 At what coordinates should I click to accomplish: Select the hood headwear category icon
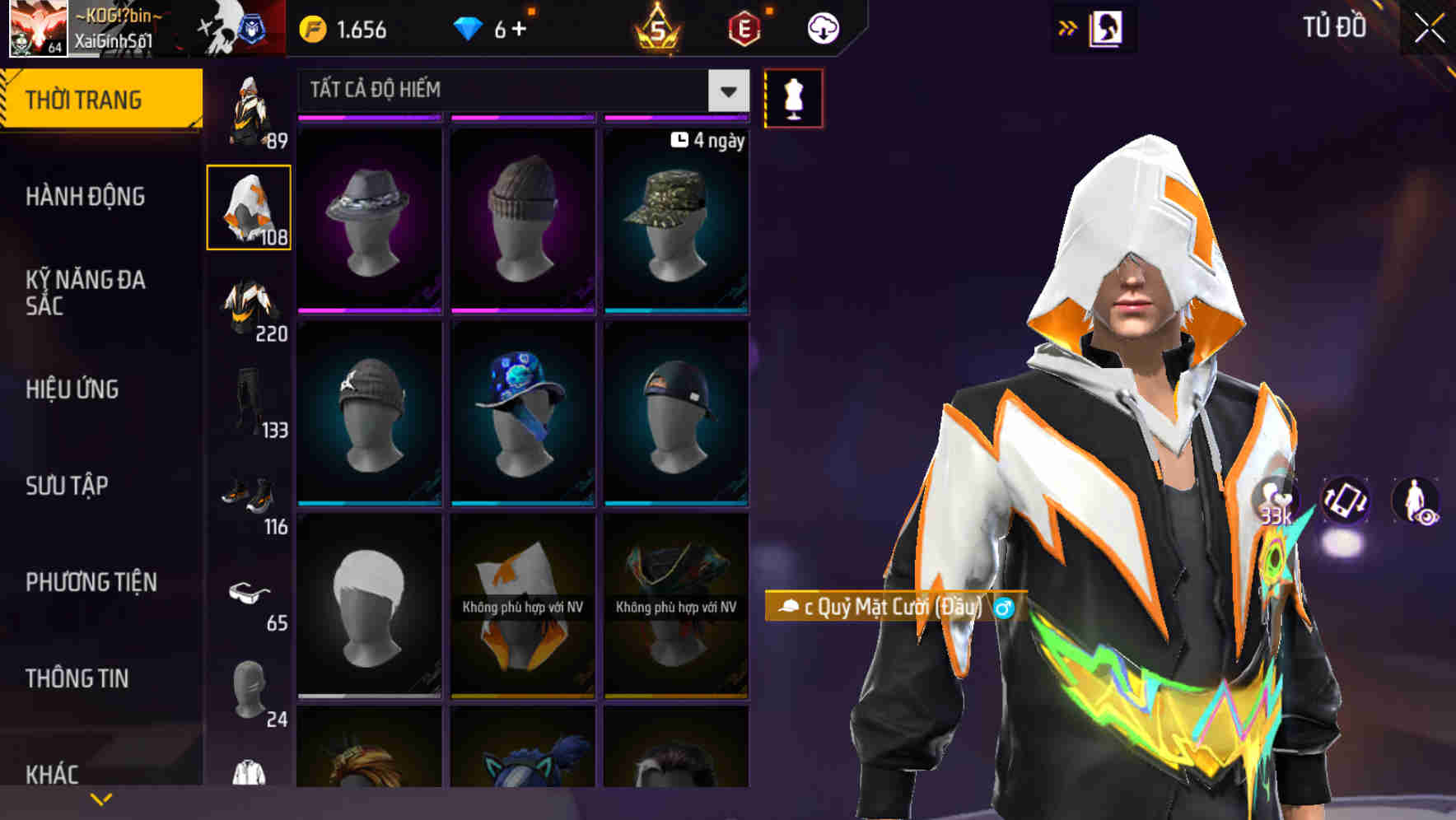tap(250, 206)
